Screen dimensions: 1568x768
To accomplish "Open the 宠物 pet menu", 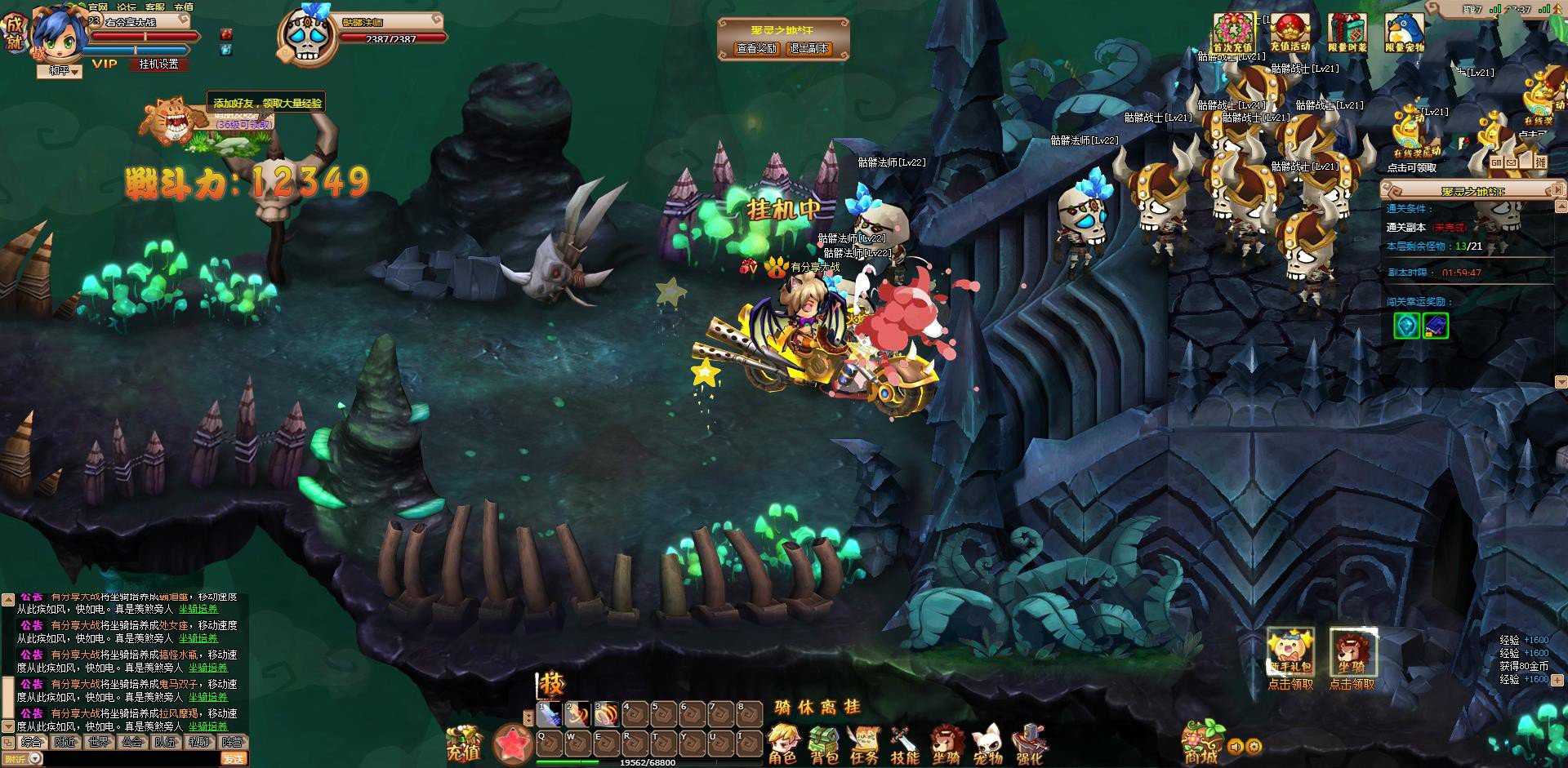I will [987, 744].
